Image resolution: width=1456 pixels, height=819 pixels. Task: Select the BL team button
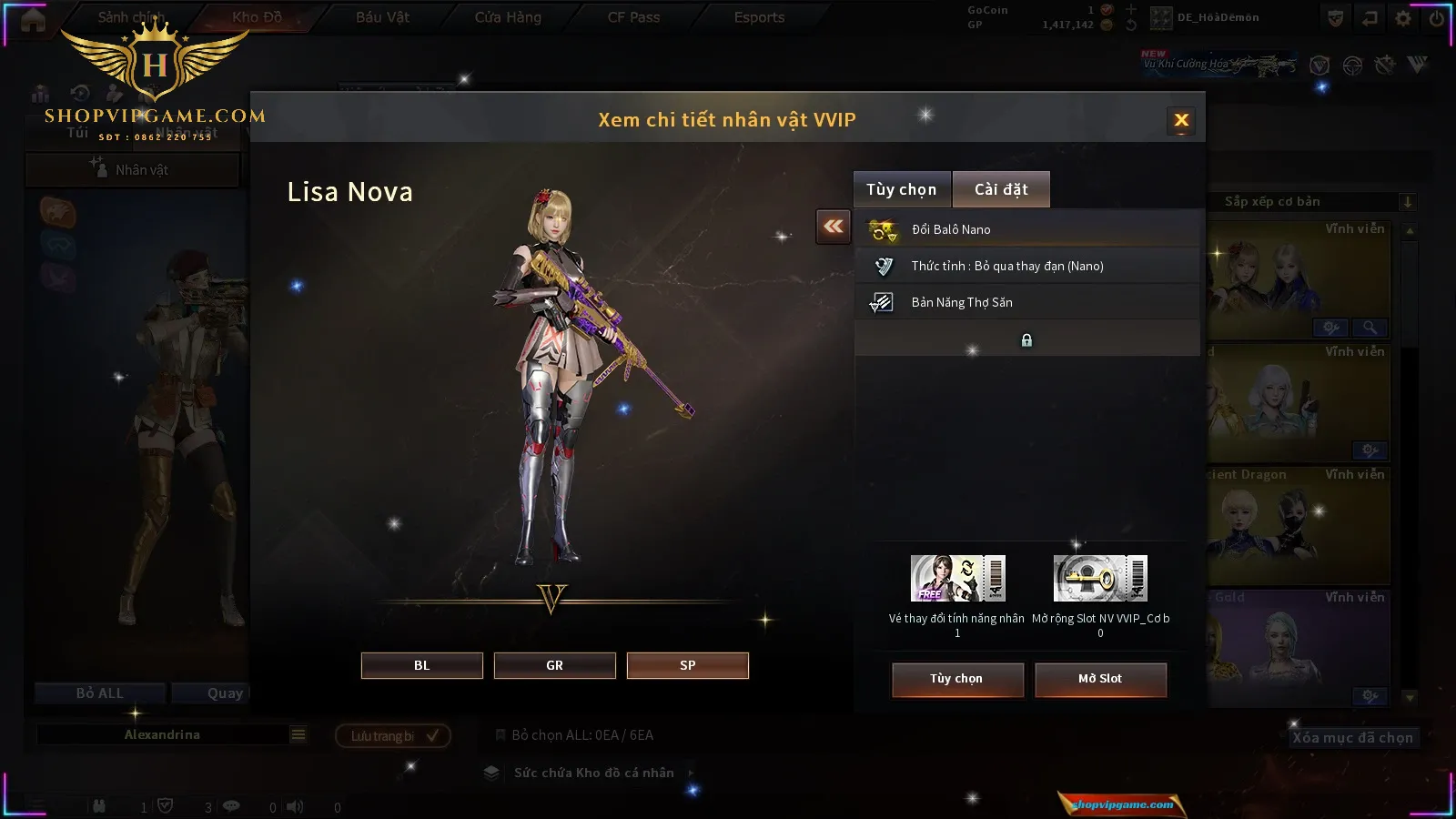point(421,665)
